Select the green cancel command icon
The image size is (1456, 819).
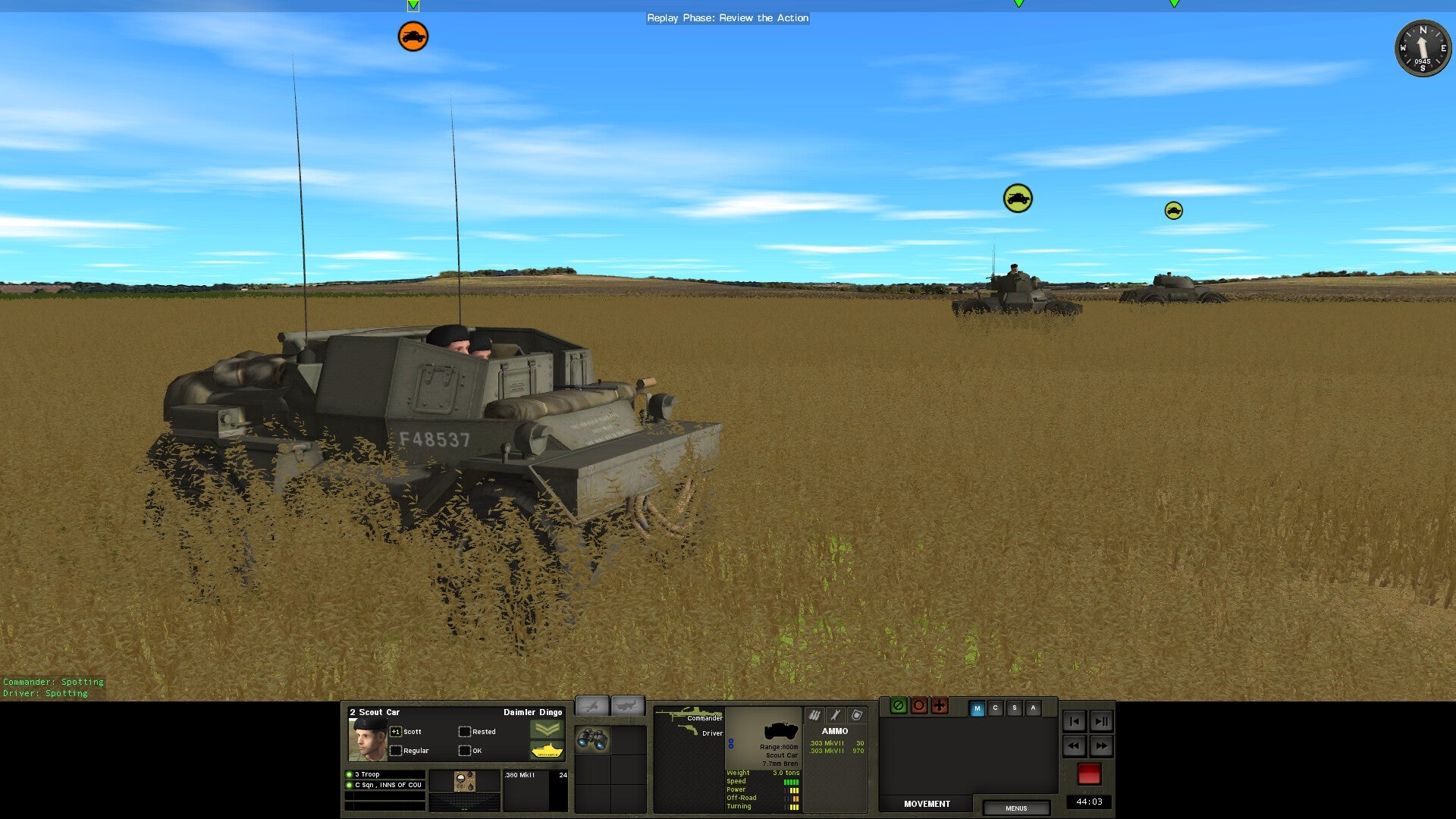coord(898,705)
